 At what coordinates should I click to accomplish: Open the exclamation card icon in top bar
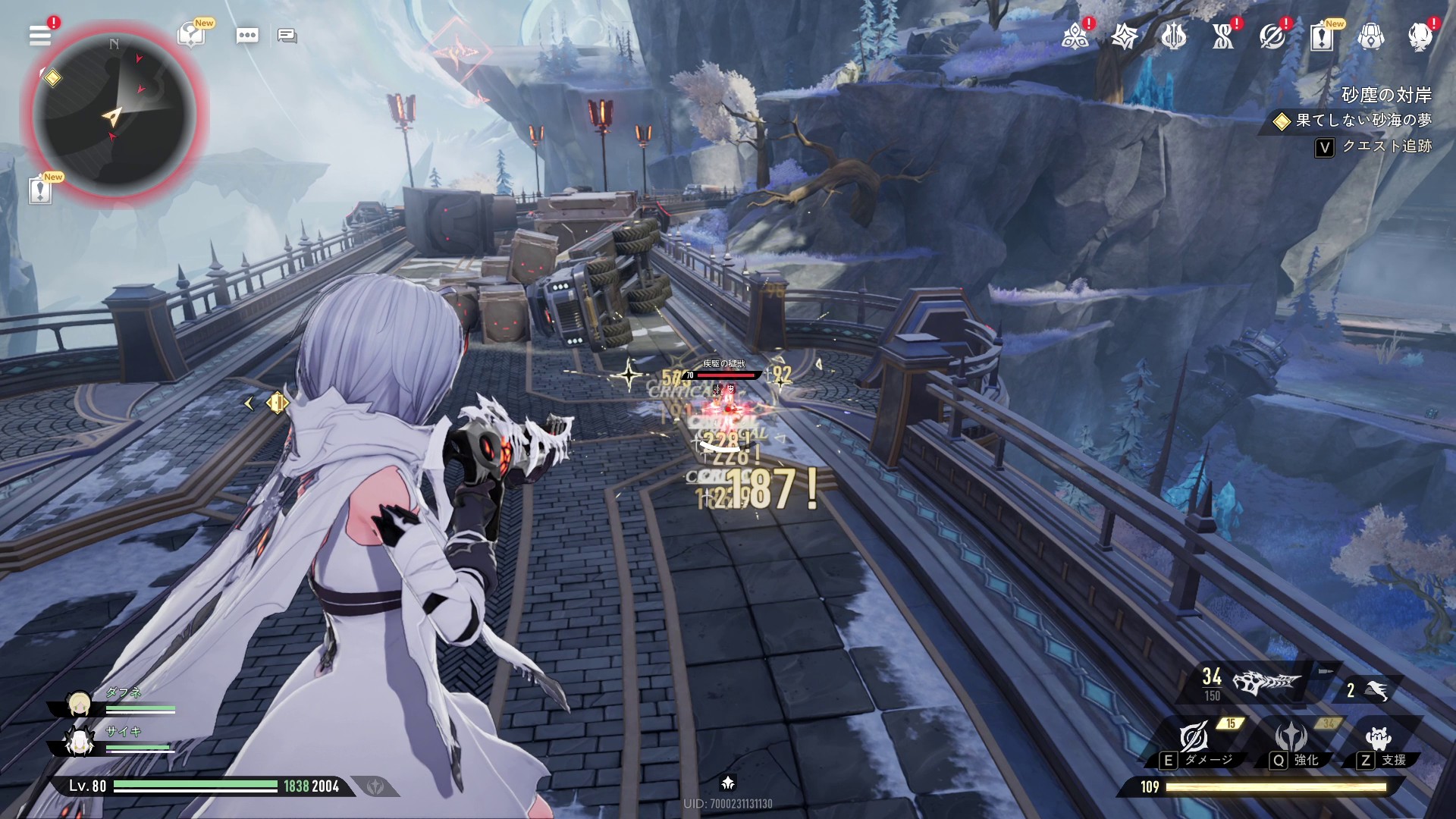(1321, 36)
